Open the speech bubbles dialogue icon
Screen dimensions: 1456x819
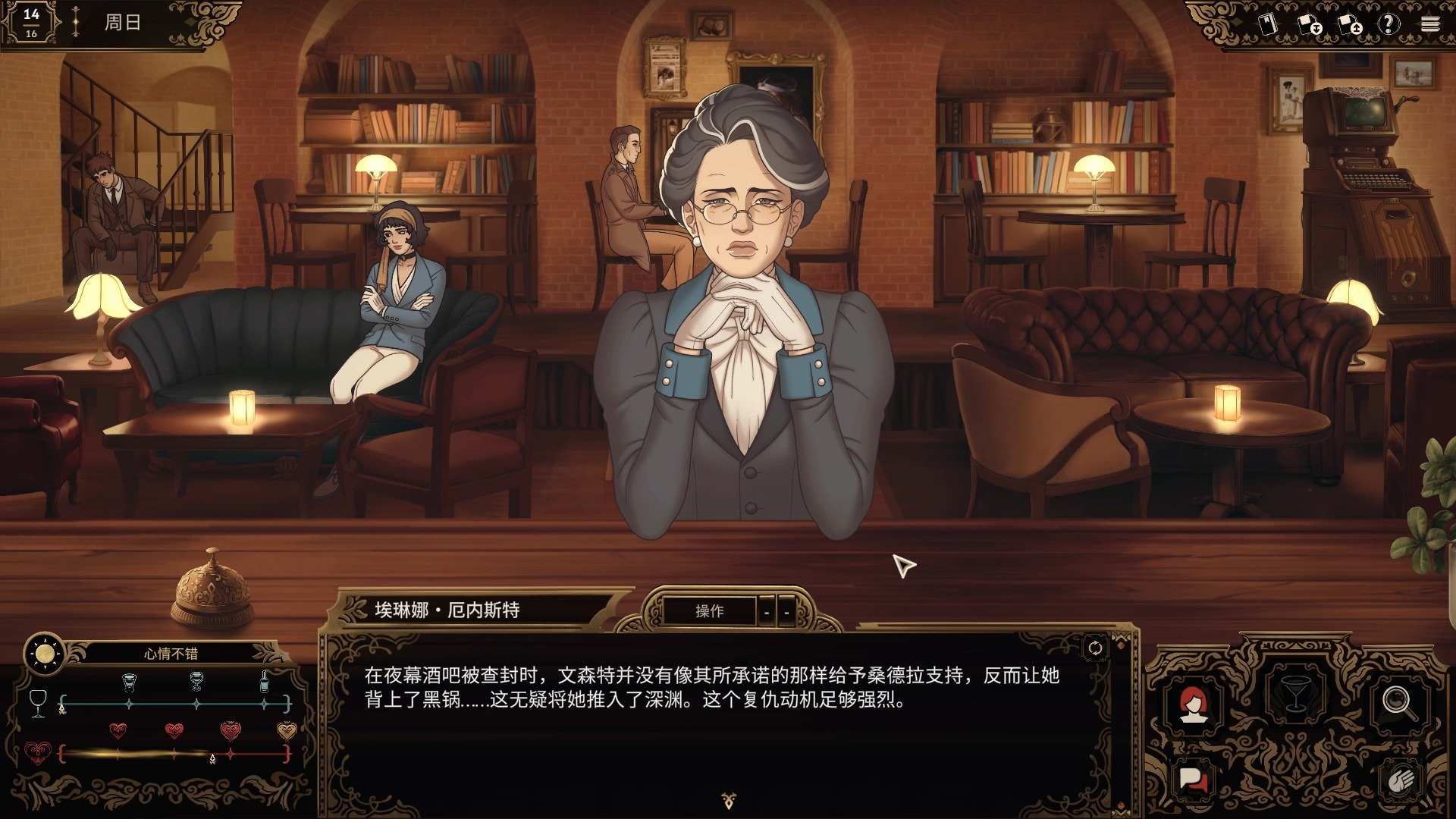[x=1194, y=780]
